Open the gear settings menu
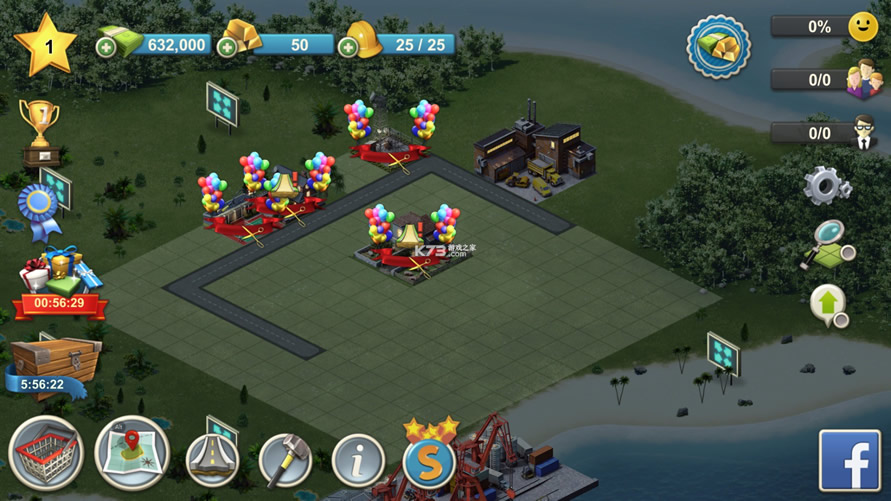 827,187
